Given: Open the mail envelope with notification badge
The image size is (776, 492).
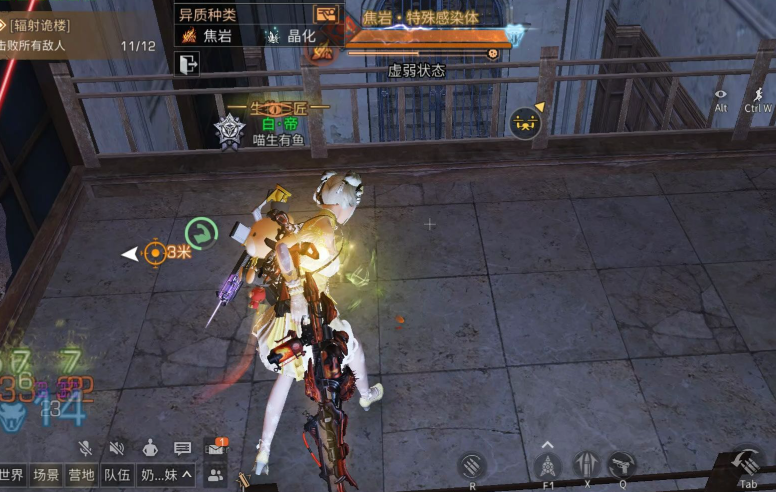Looking at the screenshot, I should (x=215, y=449).
